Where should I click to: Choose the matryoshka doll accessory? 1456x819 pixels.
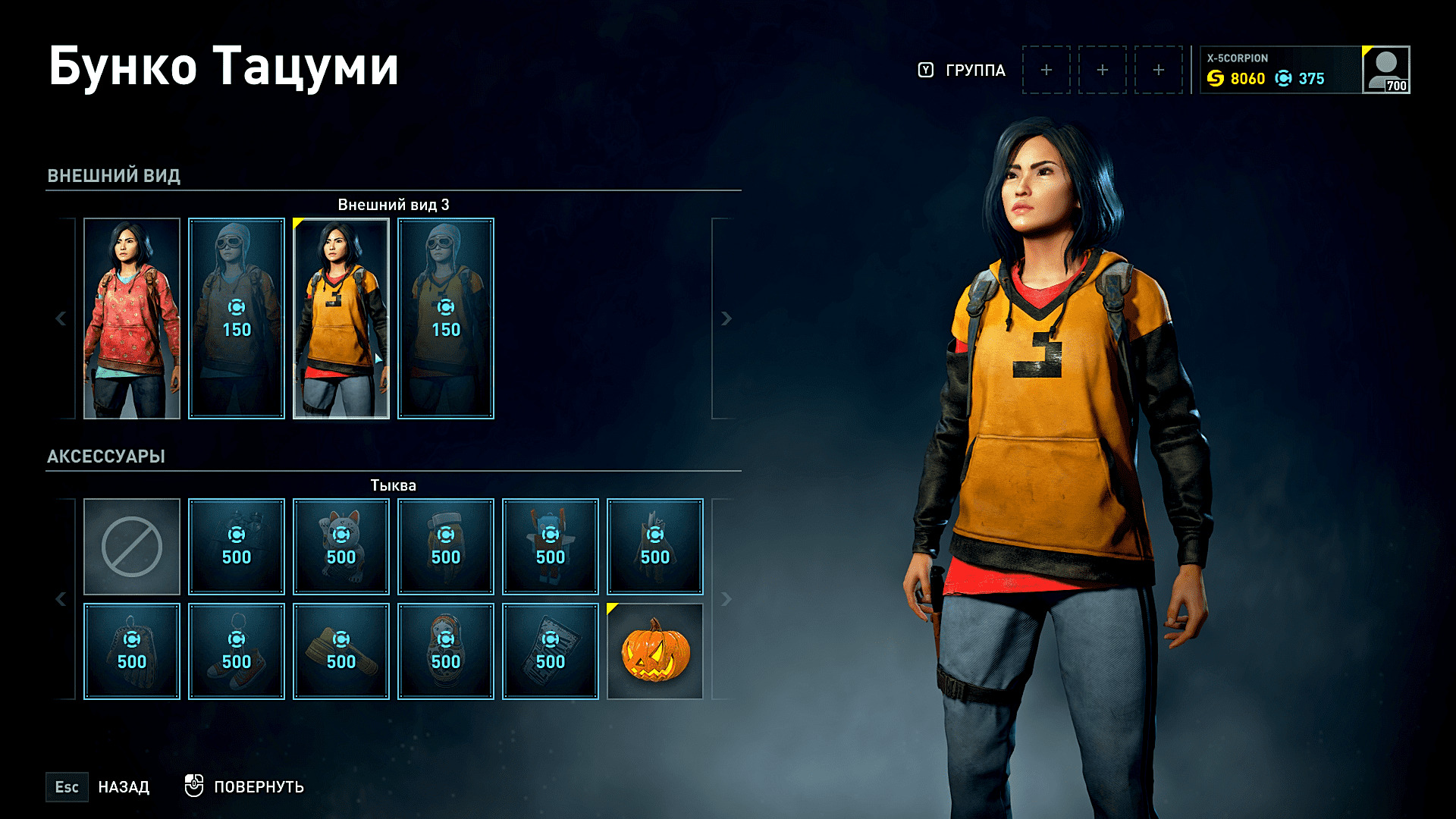[x=446, y=651]
